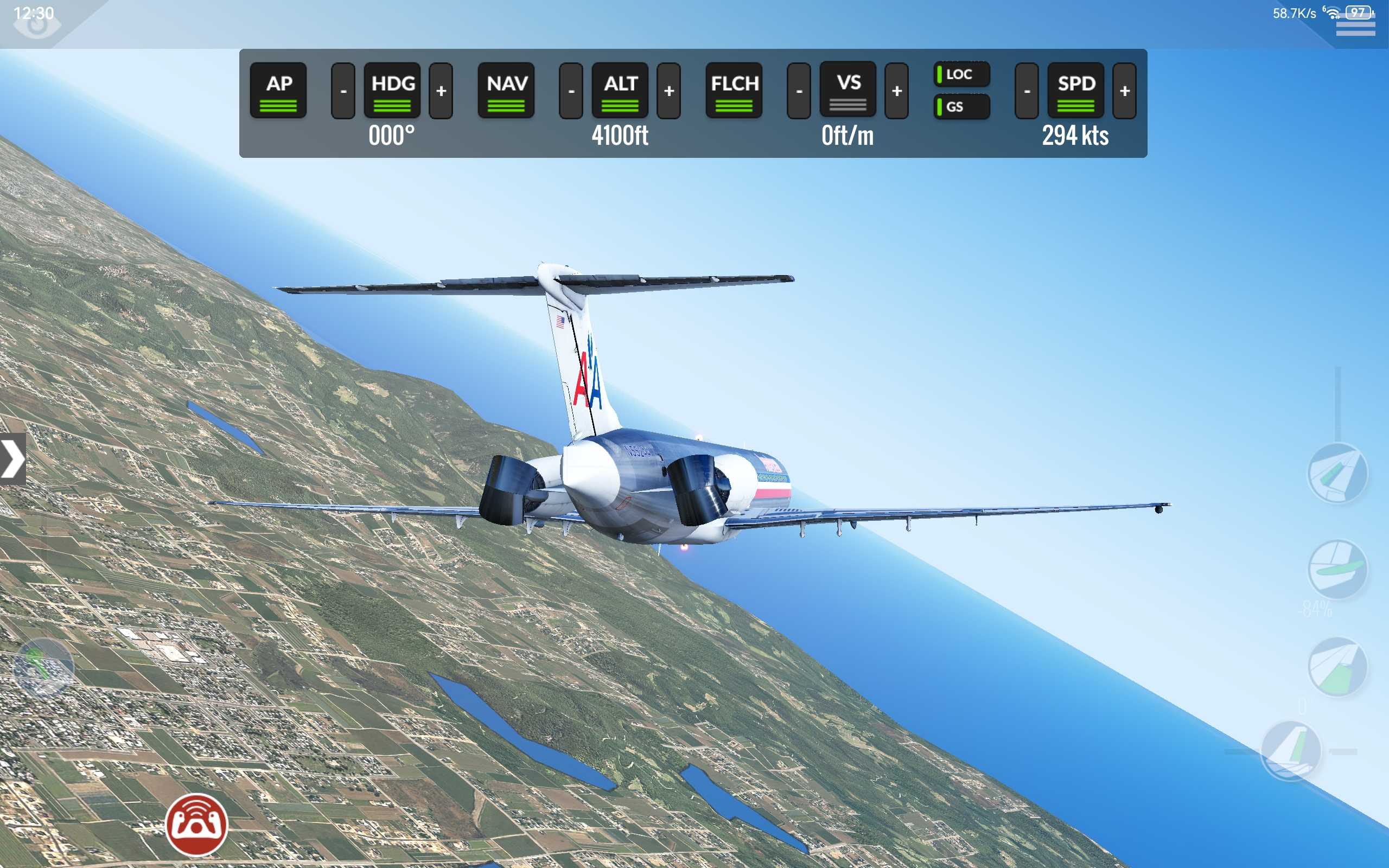
Task: Increase heading with the HDG plus button
Action: click(441, 91)
